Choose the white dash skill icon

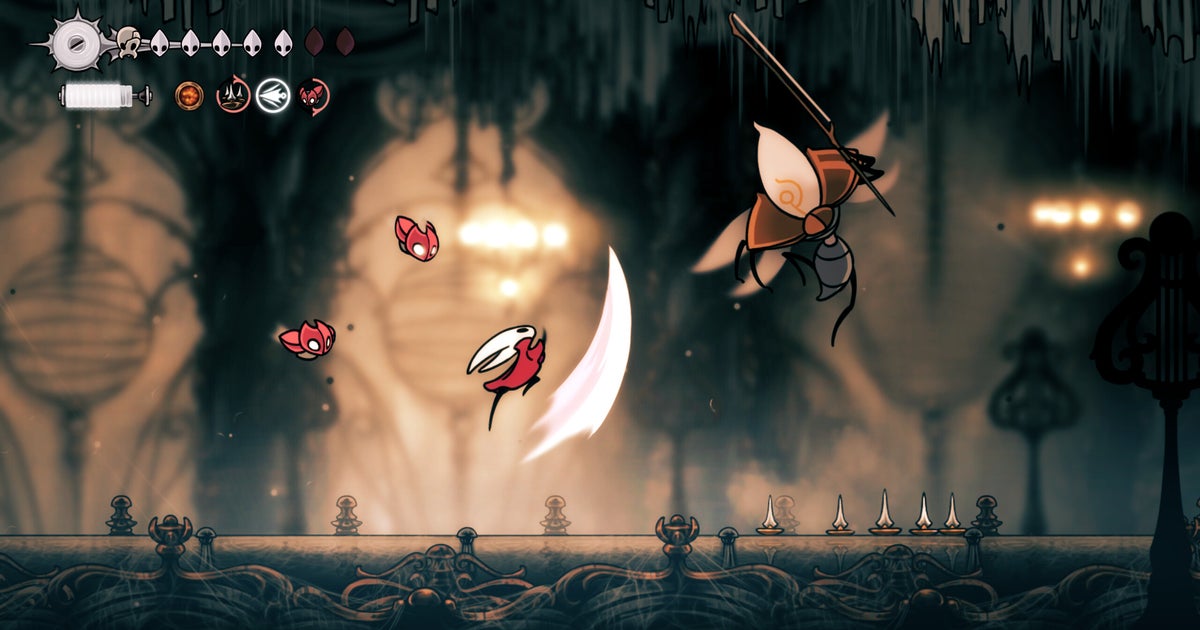(x=272, y=96)
